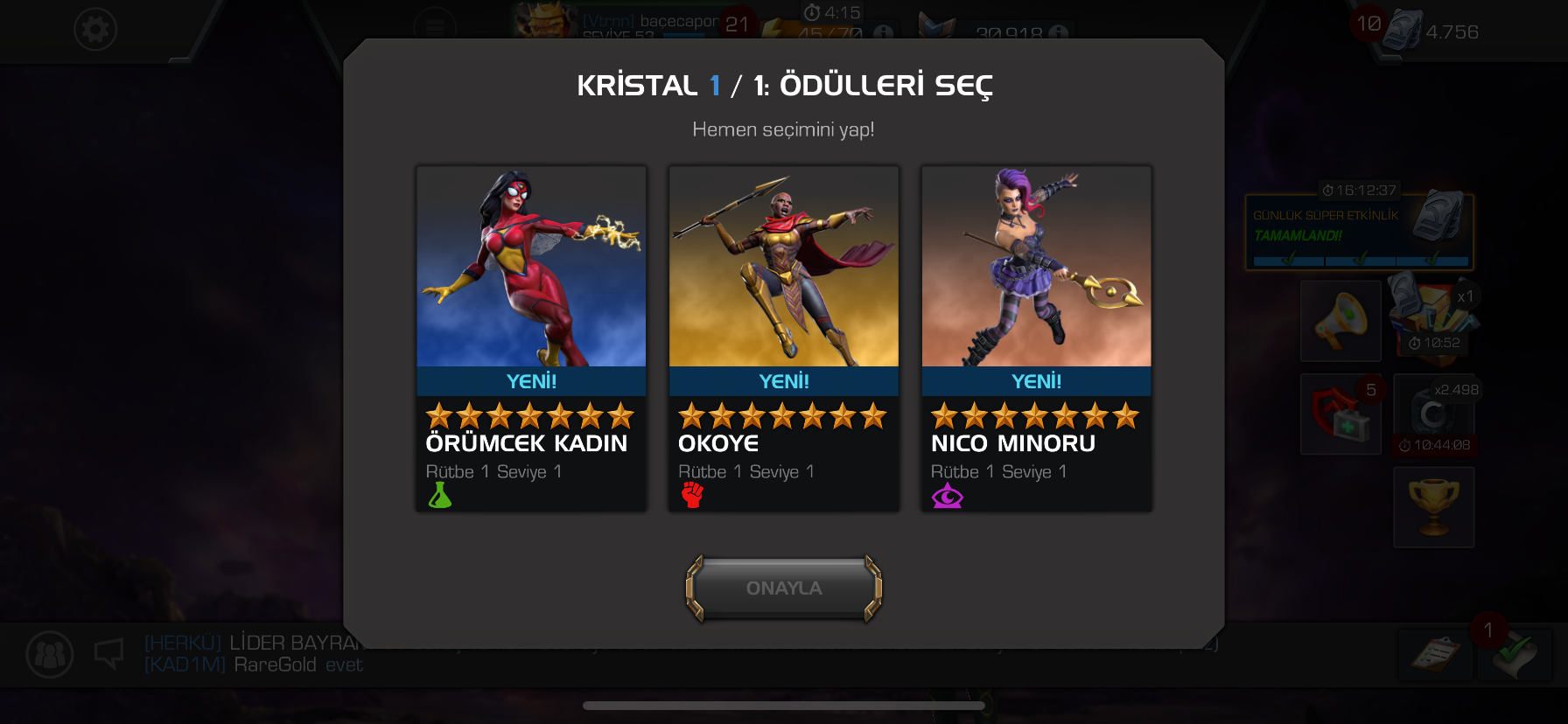The width and height of the screenshot is (1568, 724).
Task: Open the checkmark objectives icon
Action: click(1515, 655)
